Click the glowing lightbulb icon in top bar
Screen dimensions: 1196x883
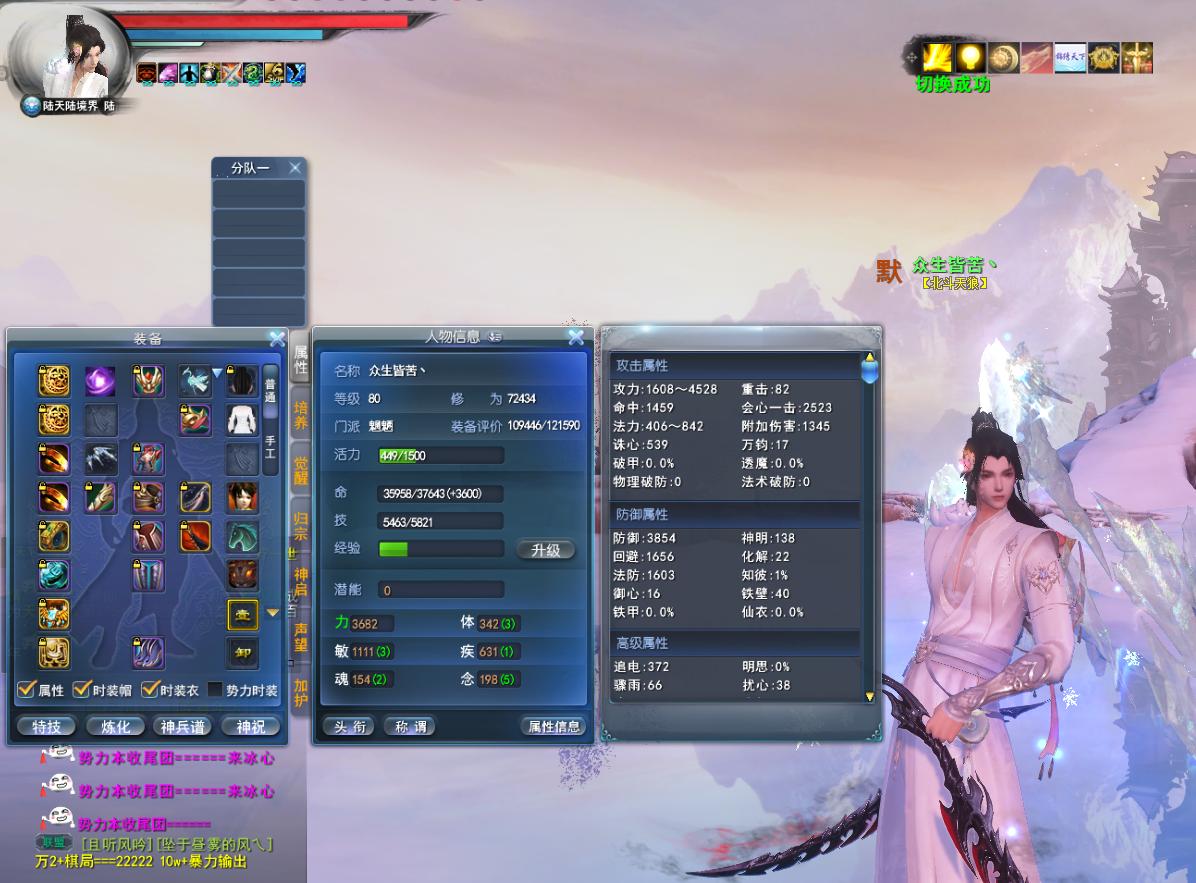970,57
